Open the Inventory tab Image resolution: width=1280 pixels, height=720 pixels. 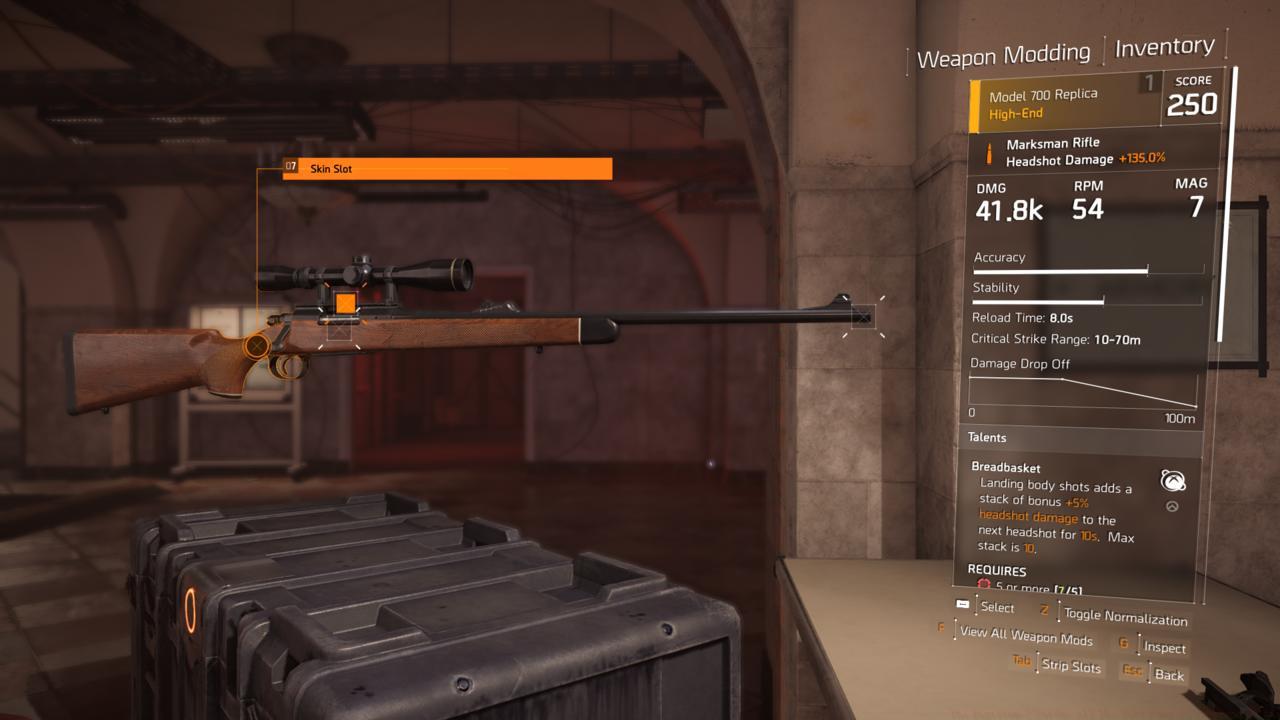[1164, 47]
